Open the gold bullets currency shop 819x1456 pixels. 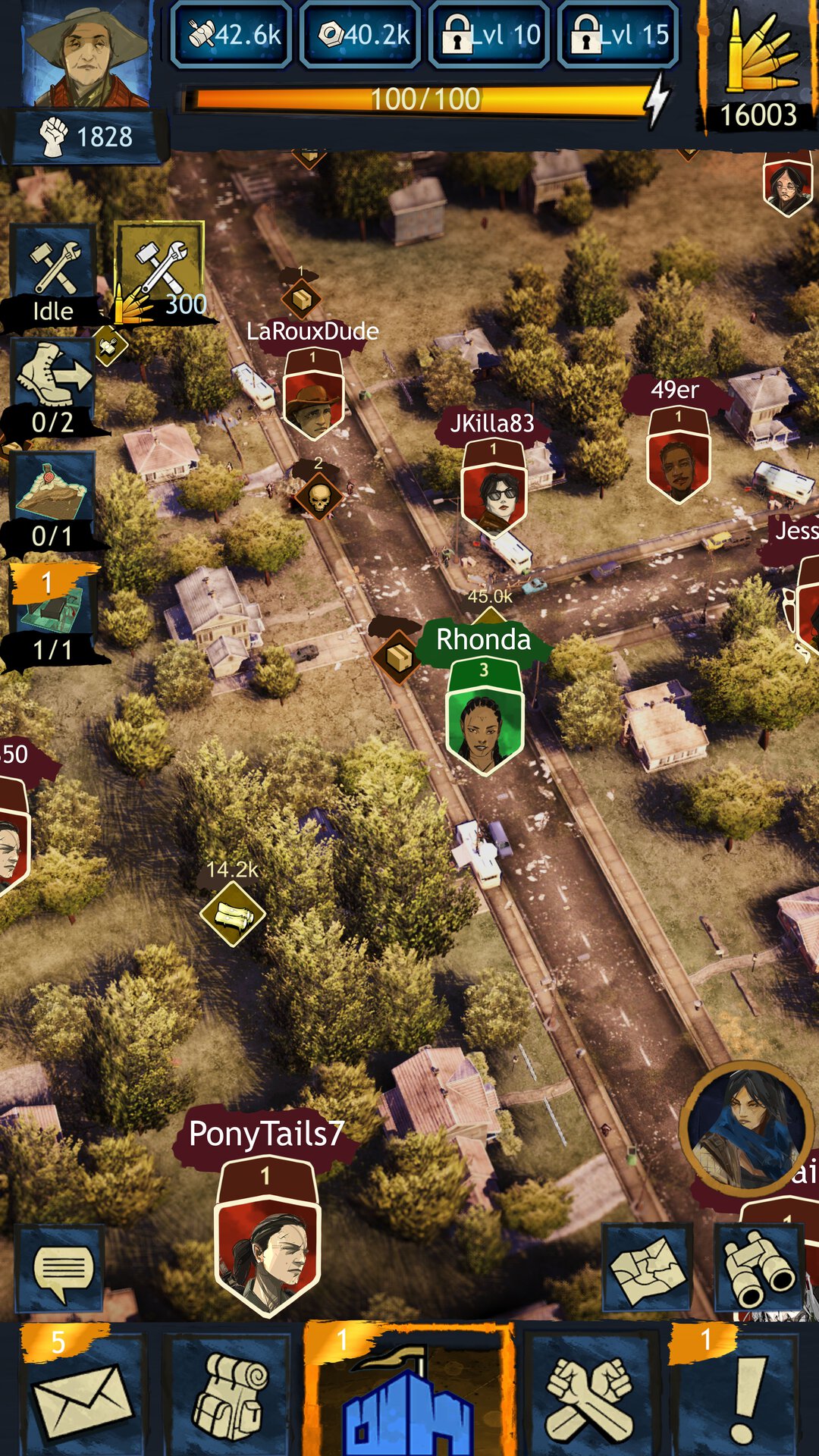(x=758, y=68)
